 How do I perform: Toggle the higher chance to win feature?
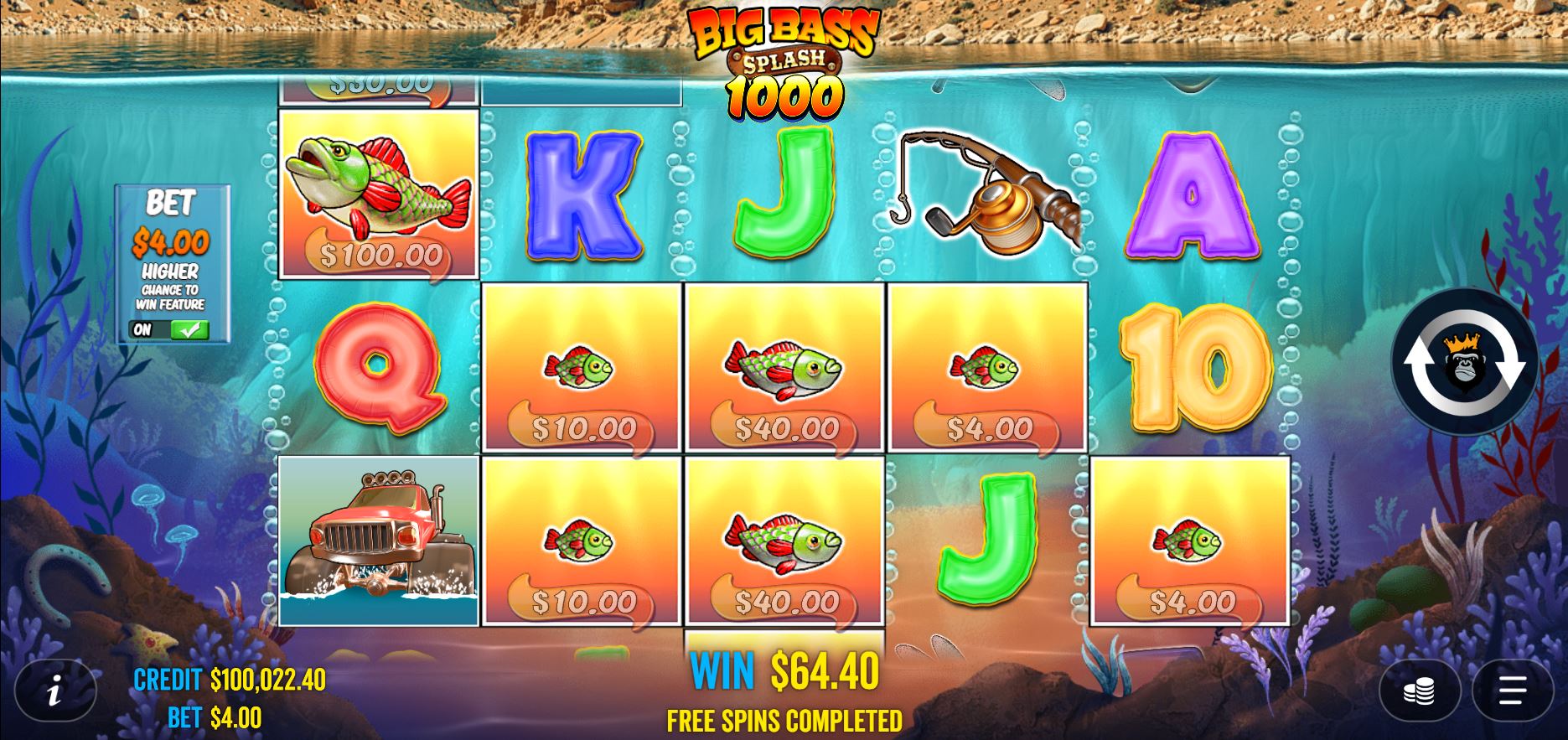[170, 329]
